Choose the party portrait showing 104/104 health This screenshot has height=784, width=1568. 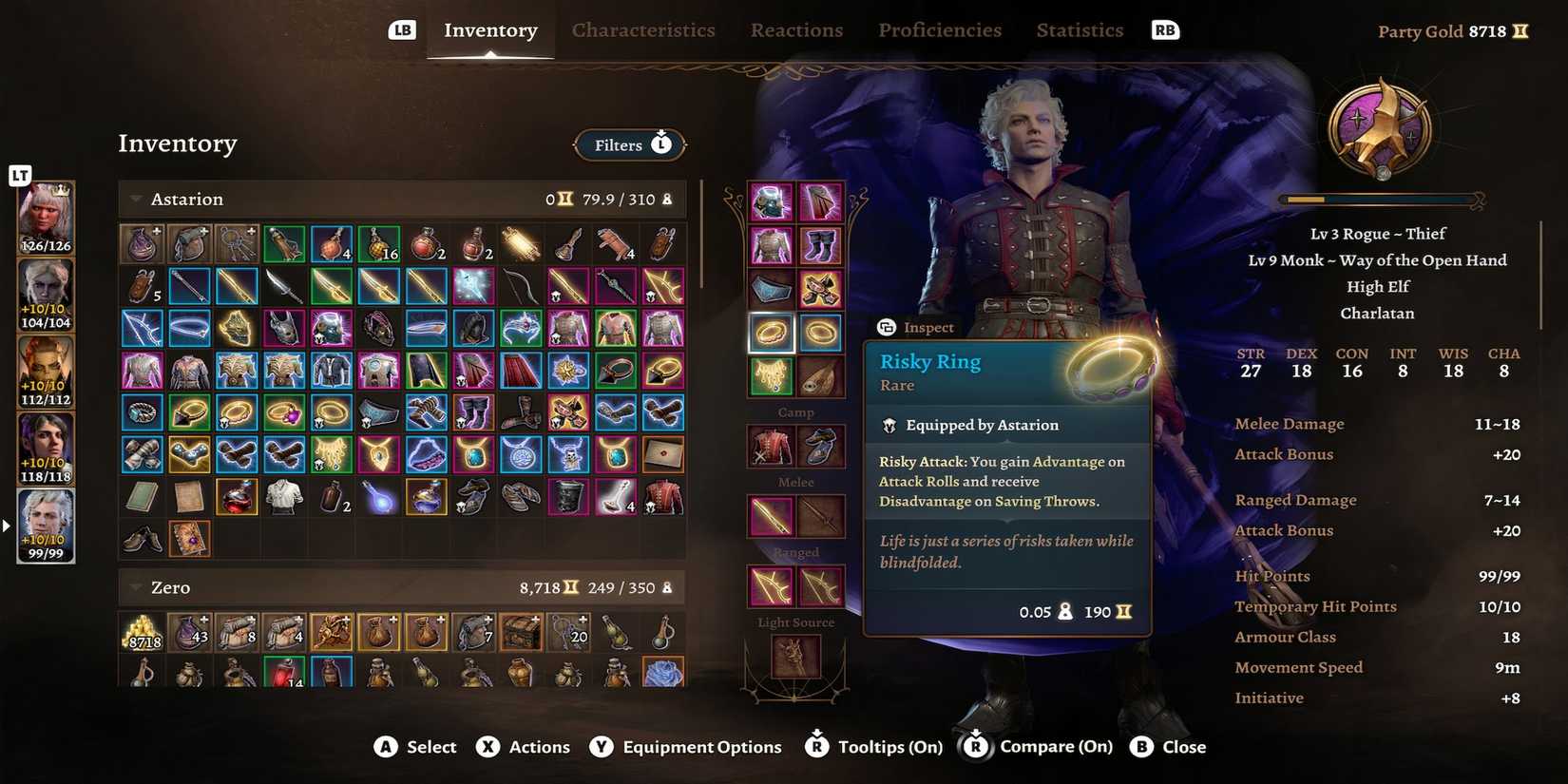point(46,295)
